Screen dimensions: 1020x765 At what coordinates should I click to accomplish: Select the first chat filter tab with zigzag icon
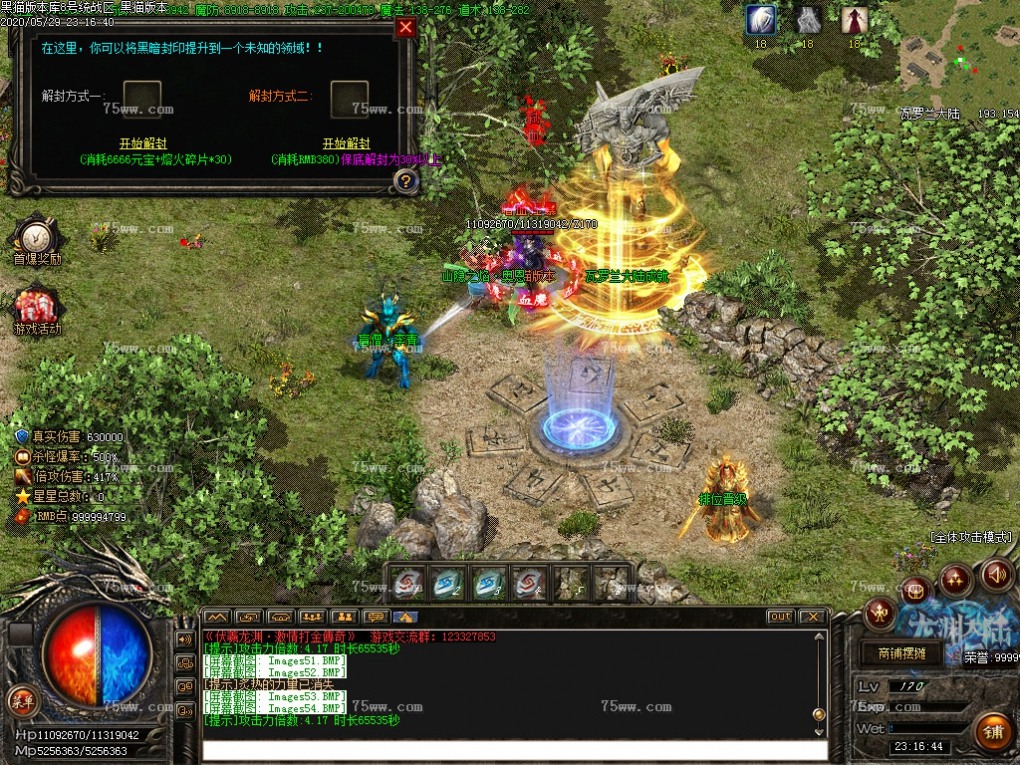[x=217, y=616]
